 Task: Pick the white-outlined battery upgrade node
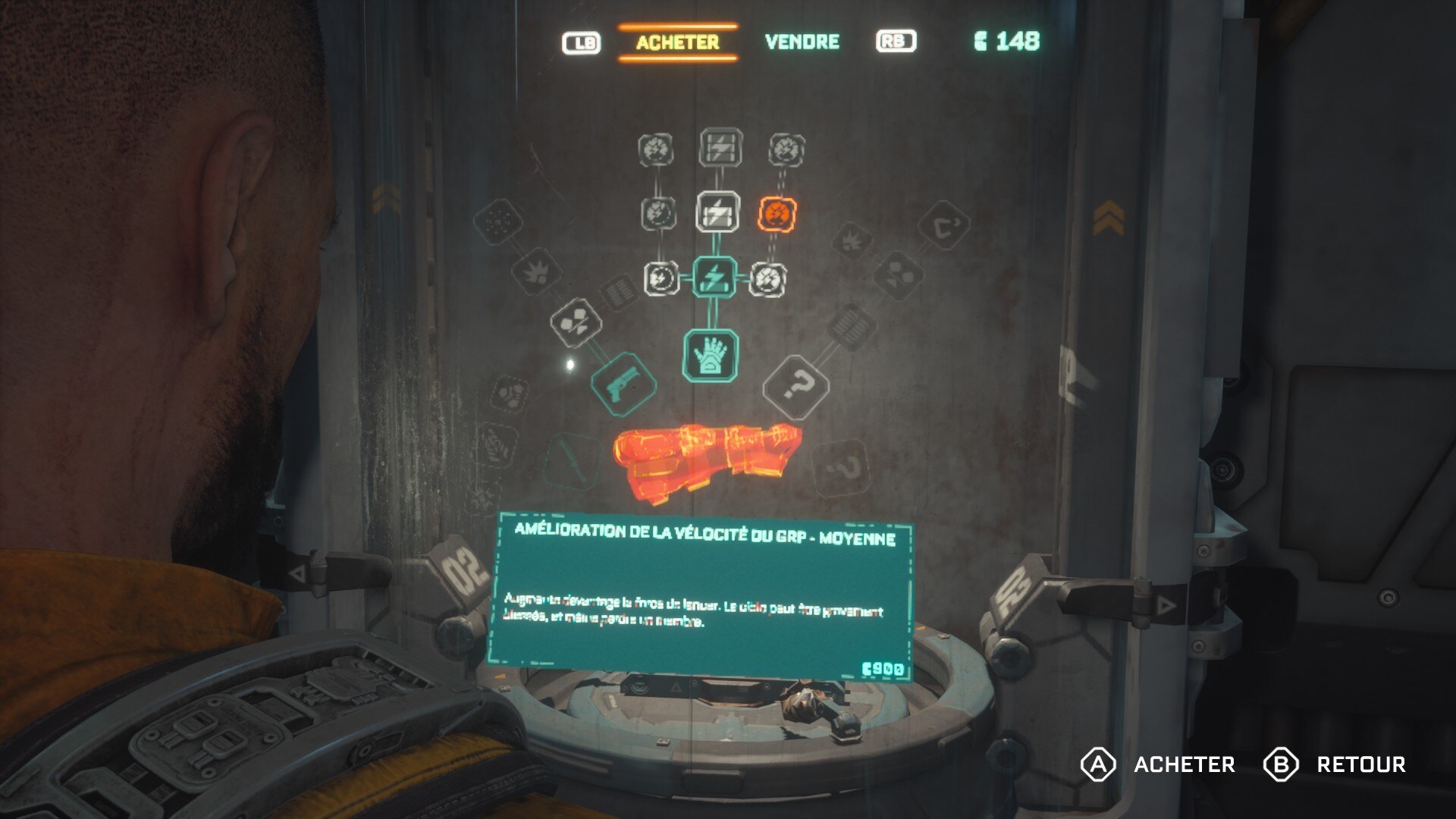pyautogui.click(x=717, y=212)
